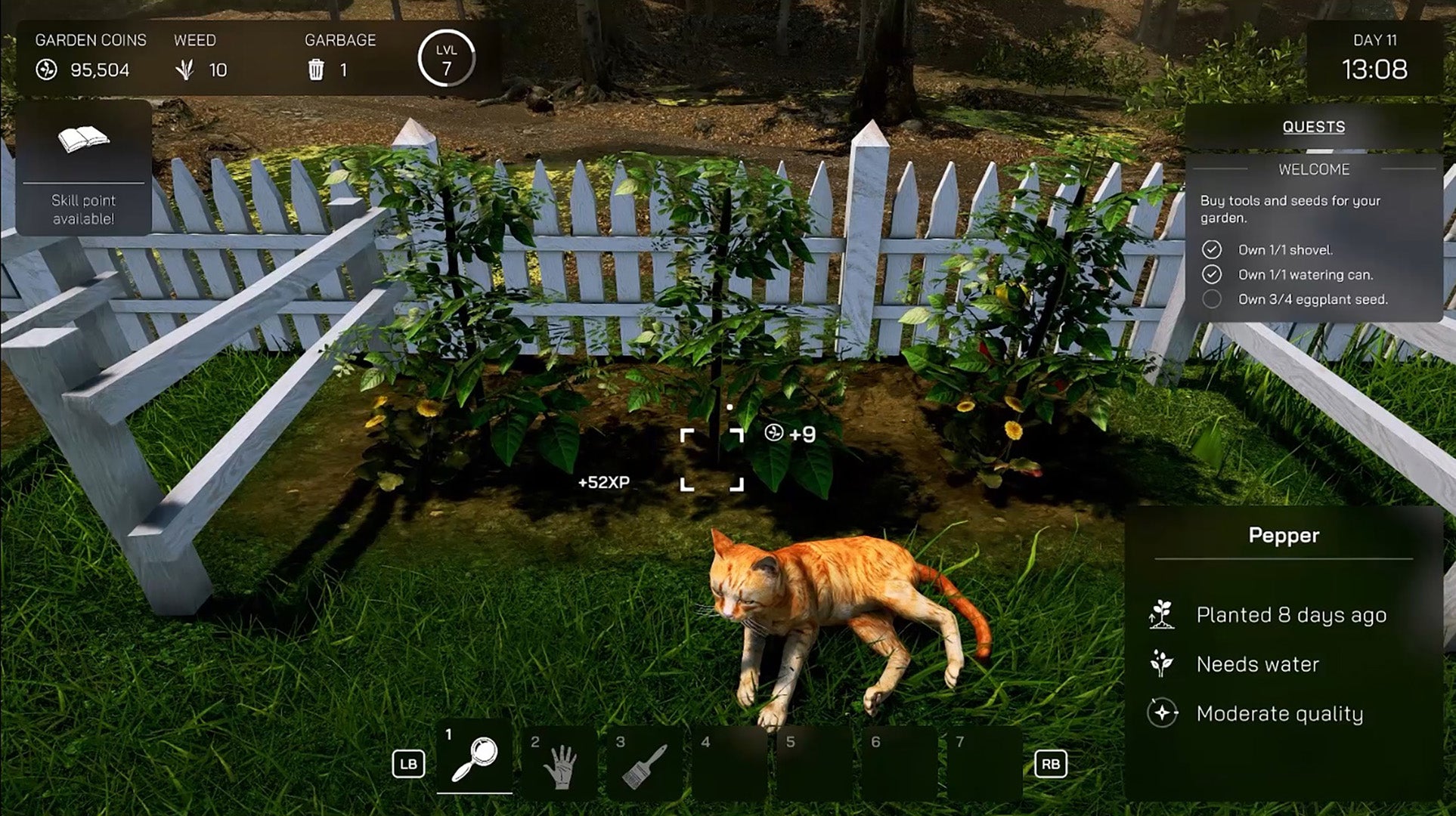Expand the Pepper info panel header
The image size is (1456, 816).
1282,535
